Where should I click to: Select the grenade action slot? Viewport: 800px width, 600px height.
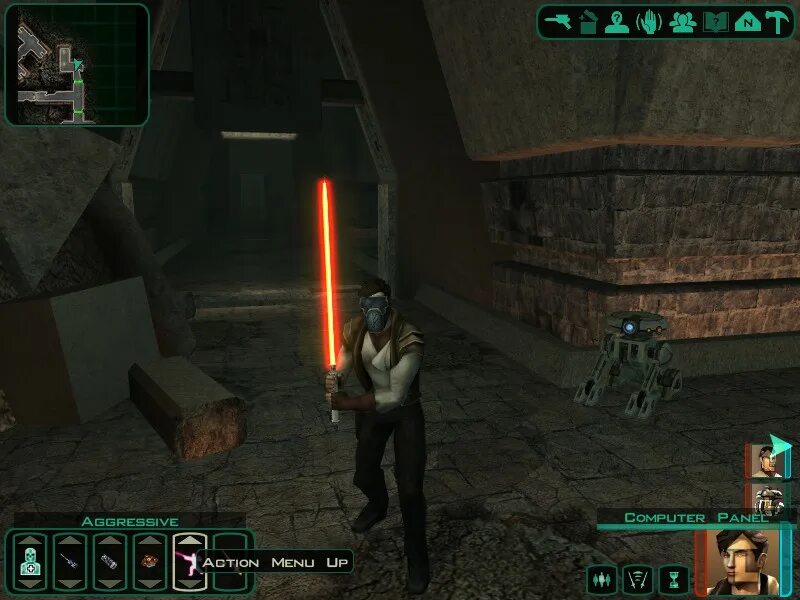(x=110, y=562)
